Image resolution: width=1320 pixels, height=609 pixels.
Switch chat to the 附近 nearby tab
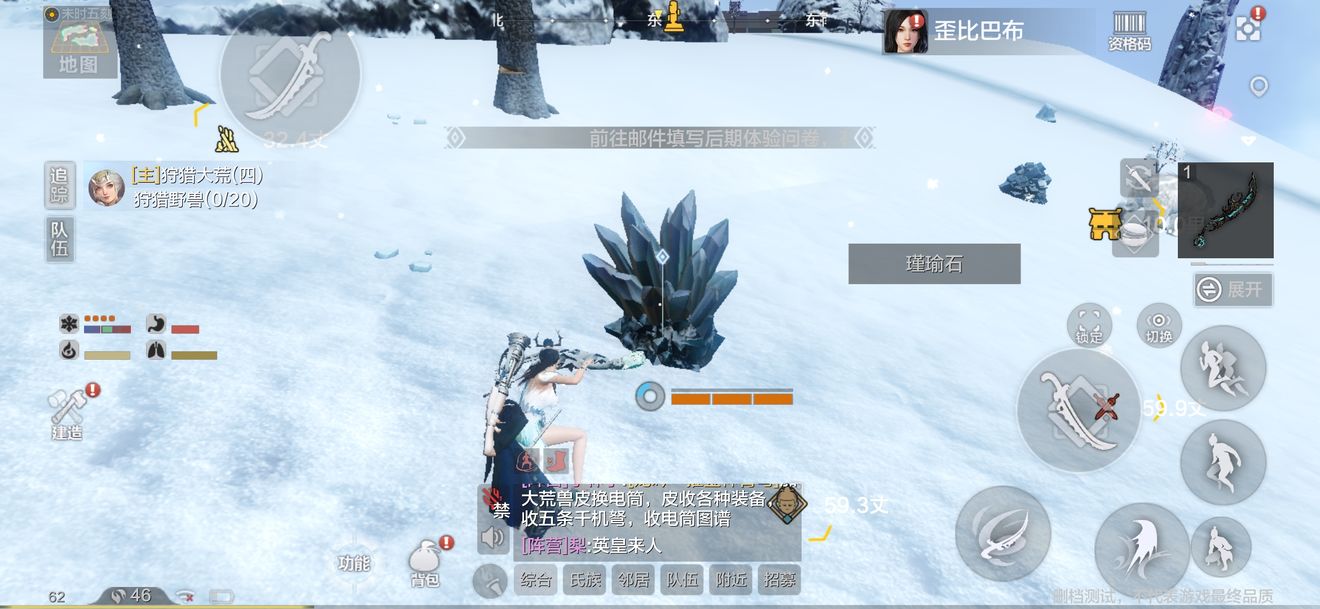tap(731, 580)
